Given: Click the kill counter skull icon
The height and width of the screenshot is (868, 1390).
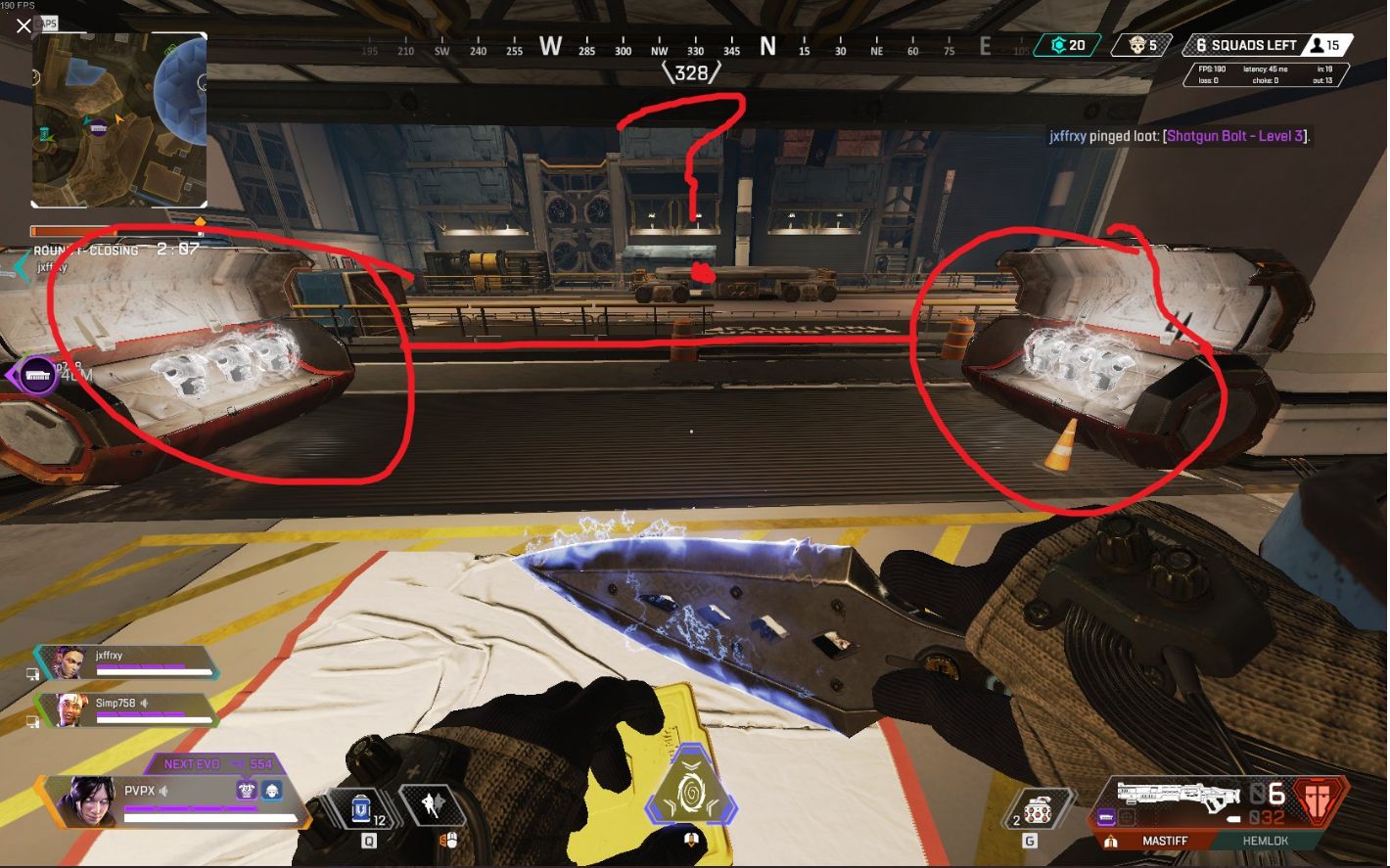Looking at the screenshot, I should 1138,46.
